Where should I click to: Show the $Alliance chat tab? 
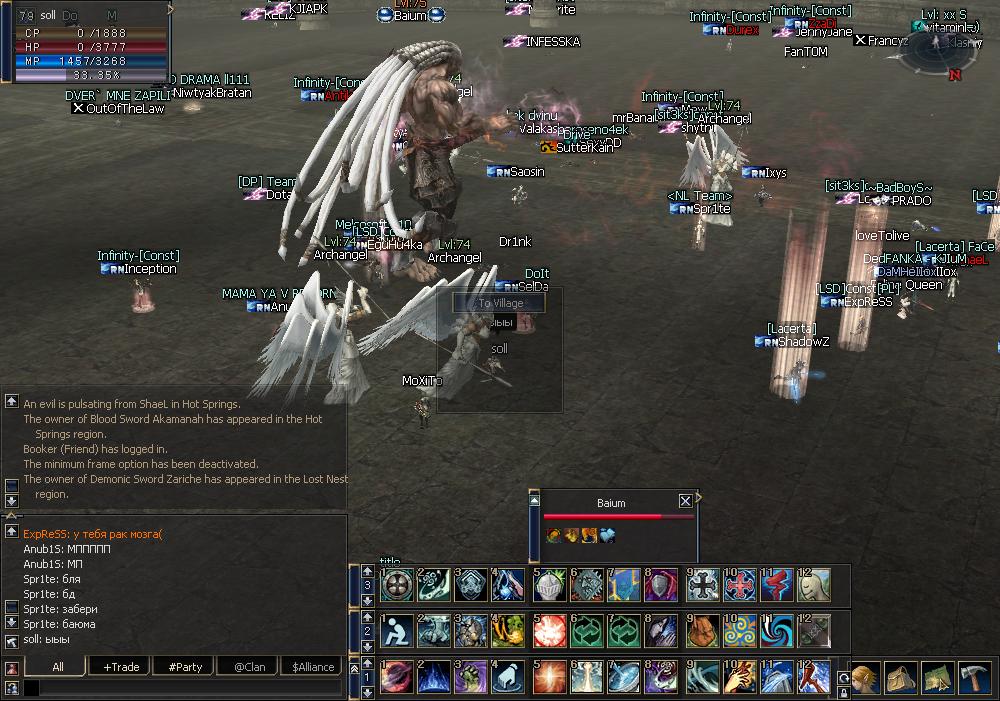[x=313, y=666]
